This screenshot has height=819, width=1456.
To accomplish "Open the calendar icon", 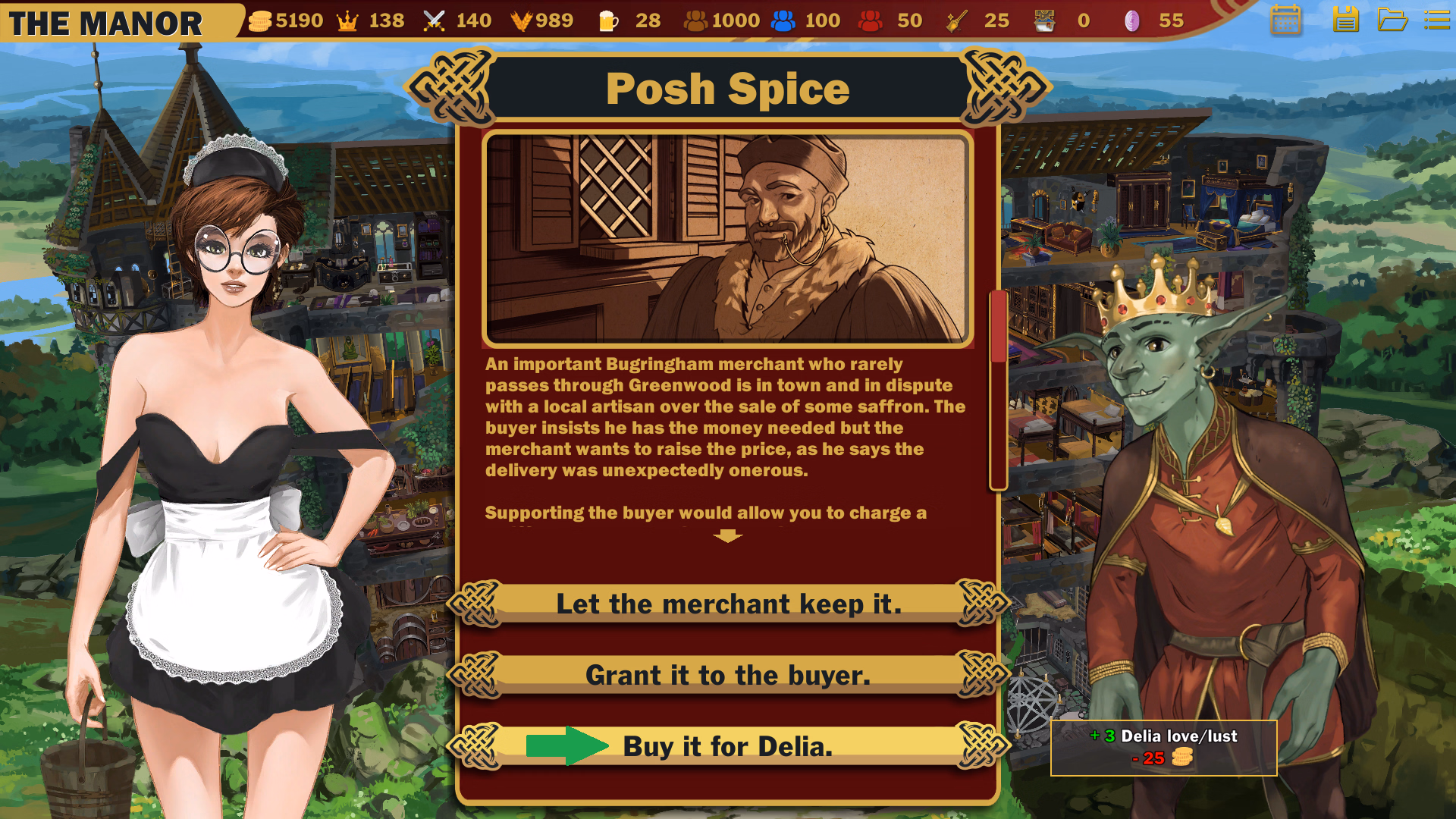I will pos(1285,20).
